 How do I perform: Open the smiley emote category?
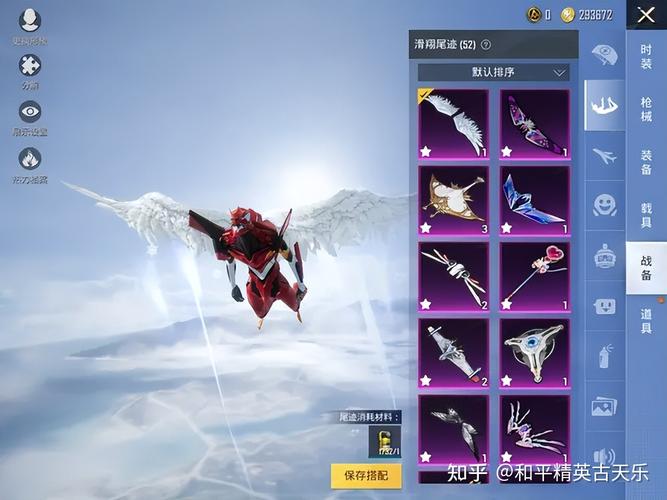pos(604,206)
